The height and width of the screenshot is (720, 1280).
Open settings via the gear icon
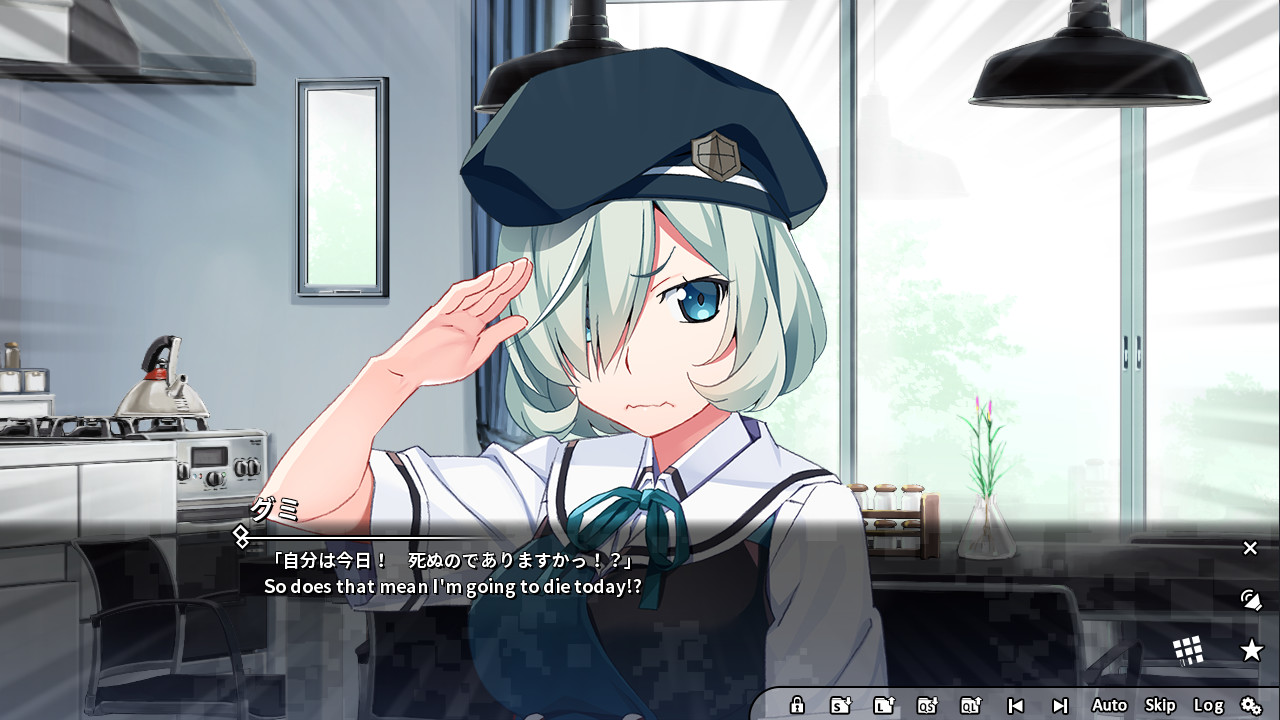click(x=1251, y=705)
